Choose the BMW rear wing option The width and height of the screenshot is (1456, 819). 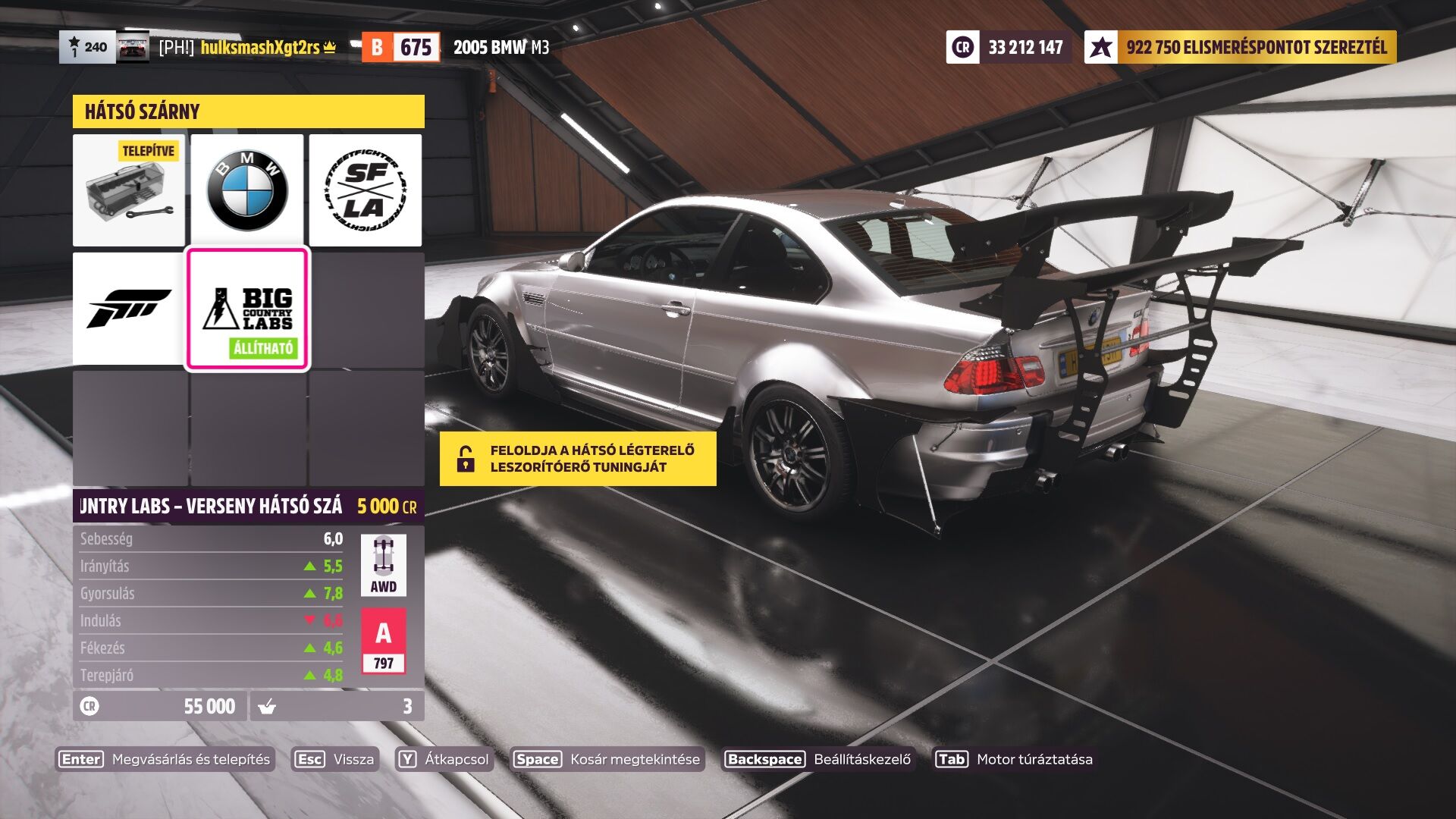(247, 190)
